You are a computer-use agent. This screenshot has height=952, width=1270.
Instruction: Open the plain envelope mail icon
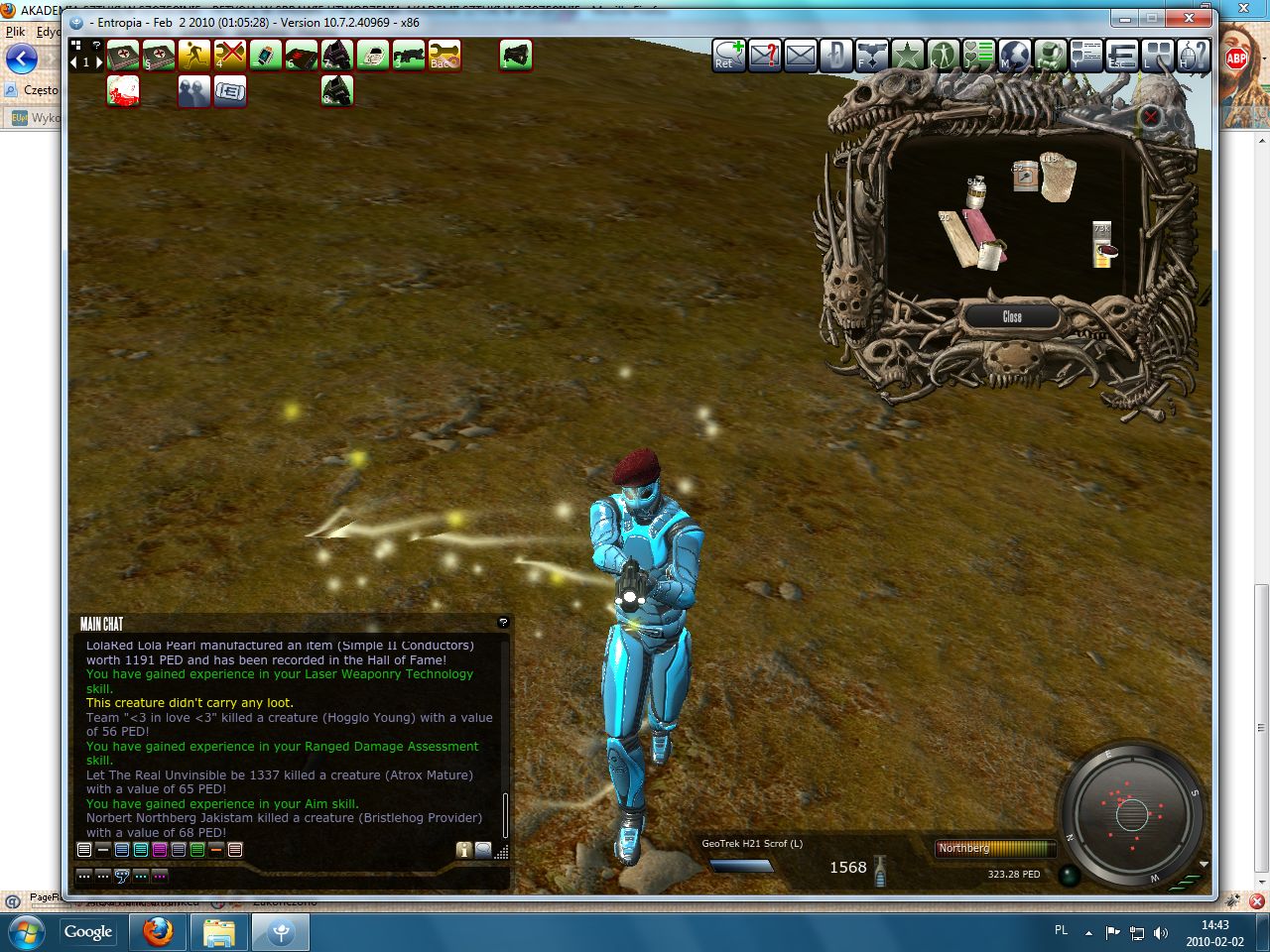tap(800, 56)
